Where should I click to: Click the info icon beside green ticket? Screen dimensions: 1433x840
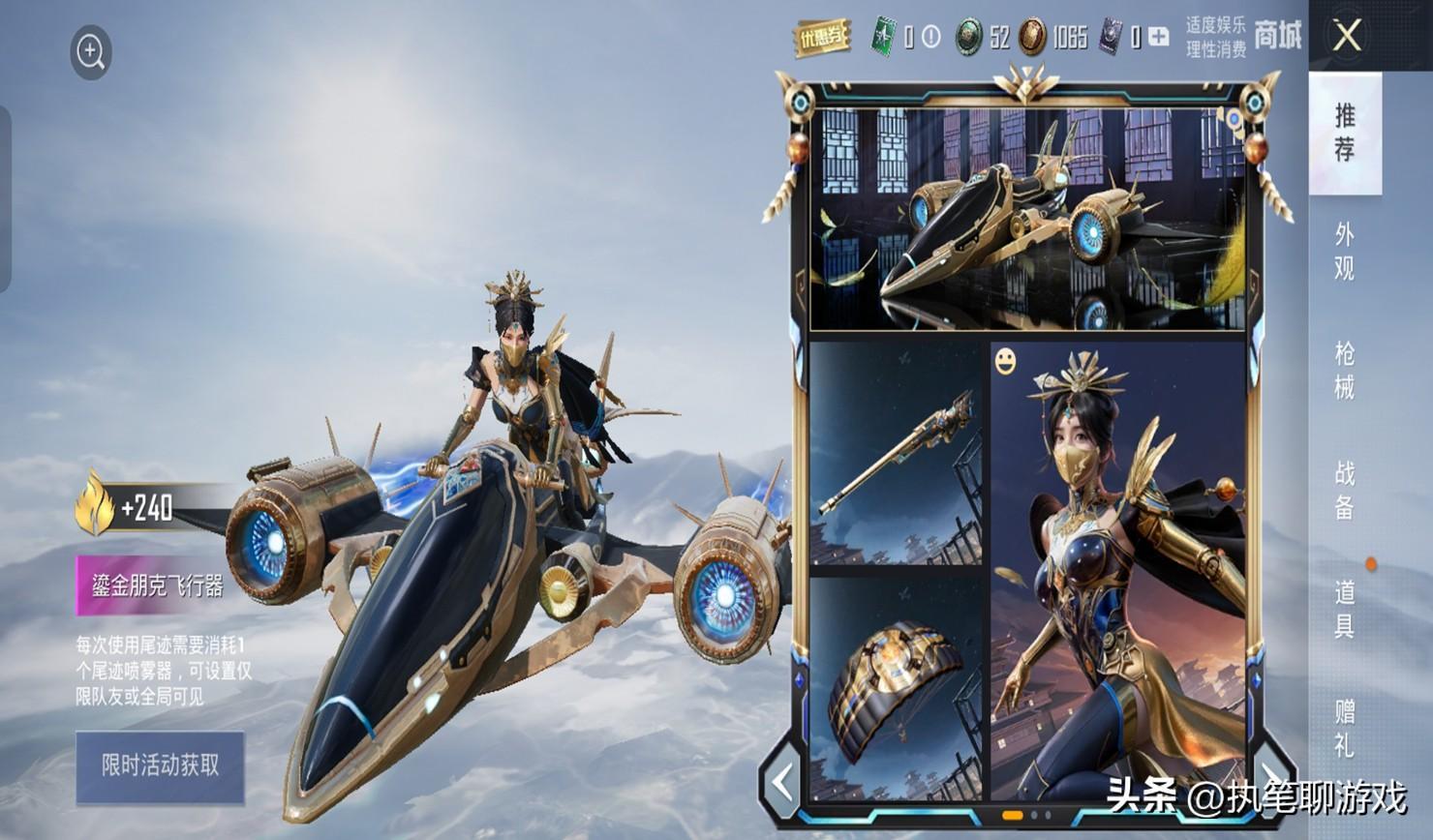[930, 38]
